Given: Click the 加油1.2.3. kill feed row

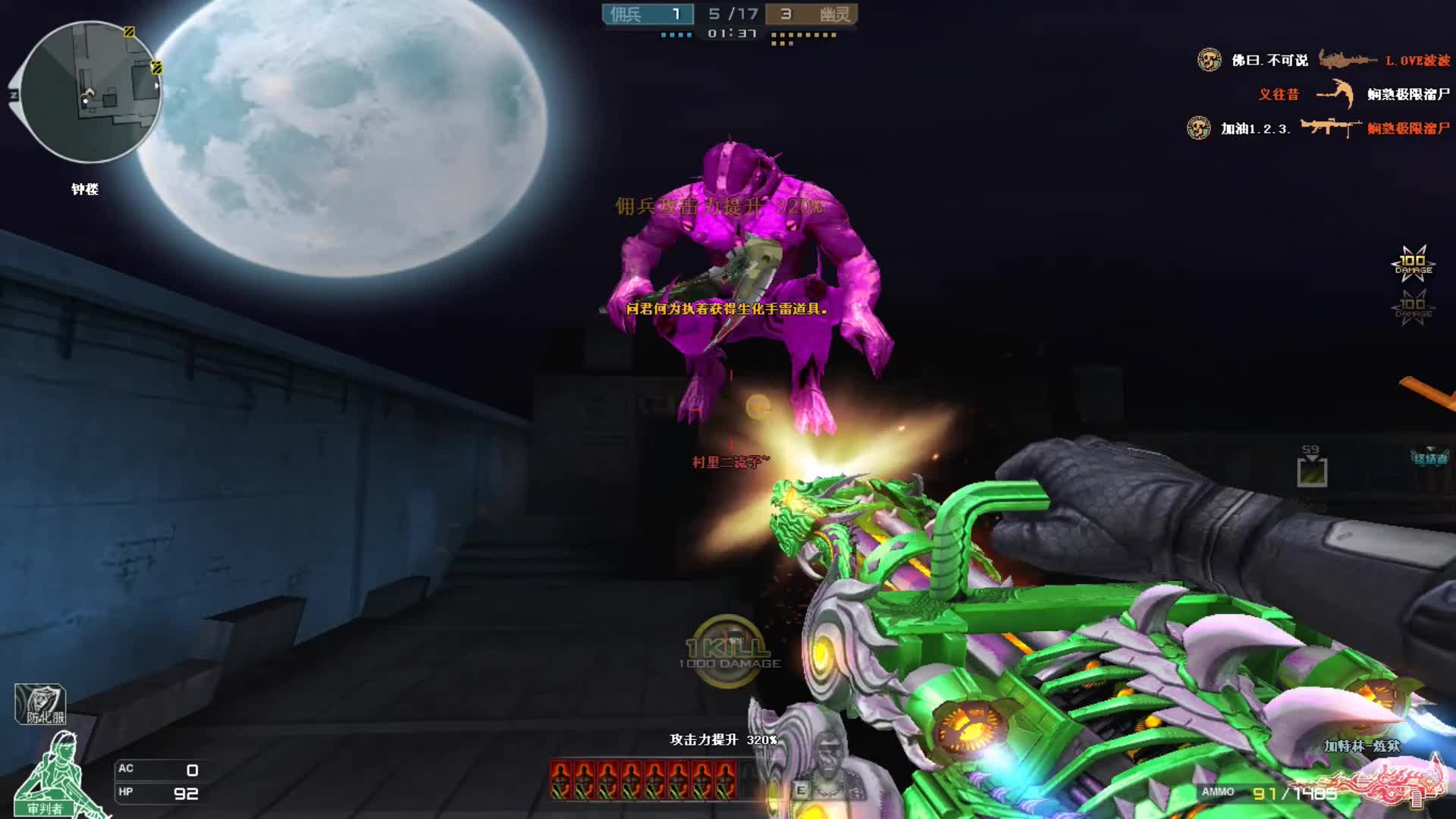Looking at the screenshot, I should coord(1318,128).
